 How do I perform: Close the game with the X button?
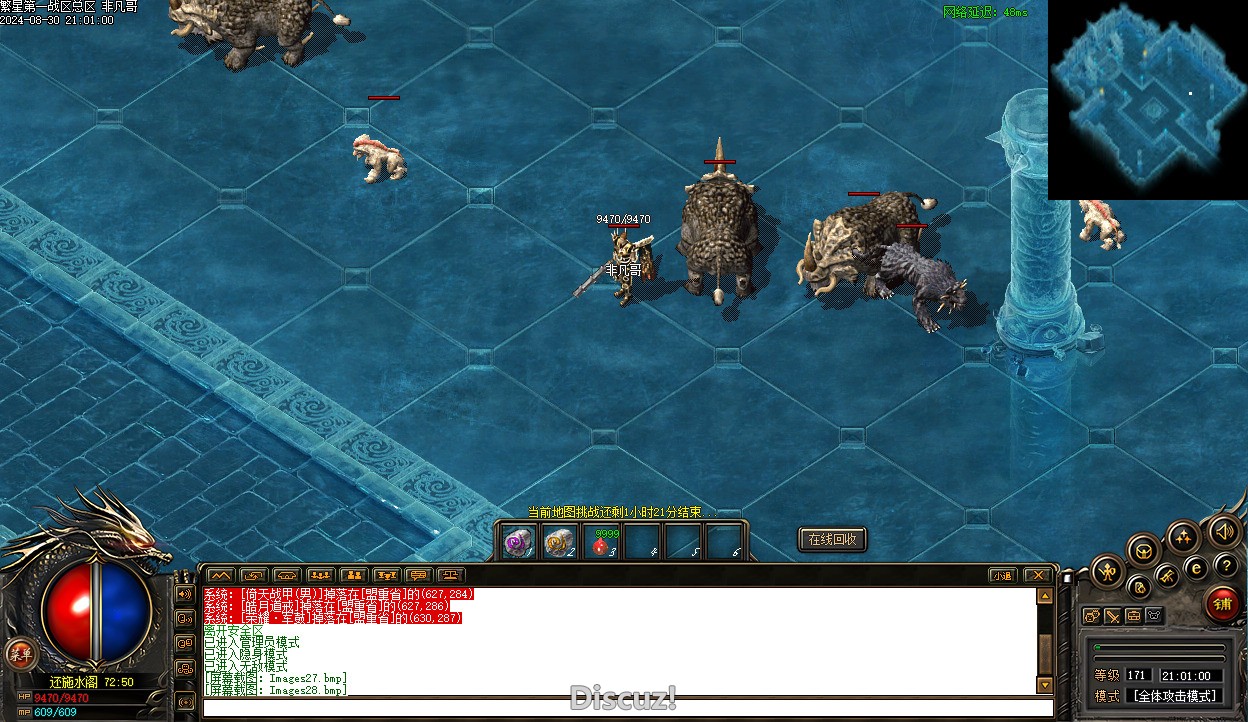[1037, 575]
